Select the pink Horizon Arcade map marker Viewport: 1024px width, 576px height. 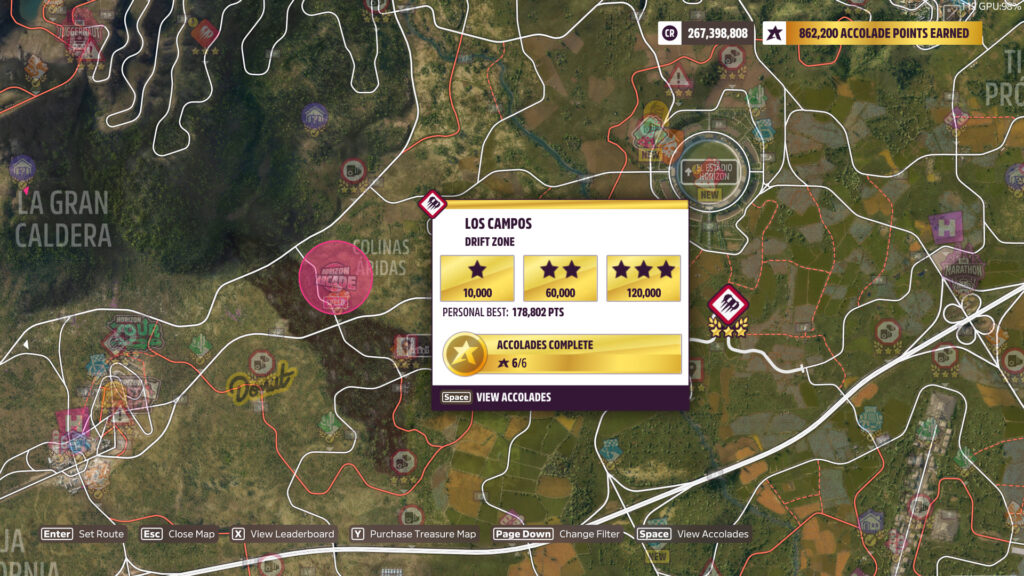(336, 277)
